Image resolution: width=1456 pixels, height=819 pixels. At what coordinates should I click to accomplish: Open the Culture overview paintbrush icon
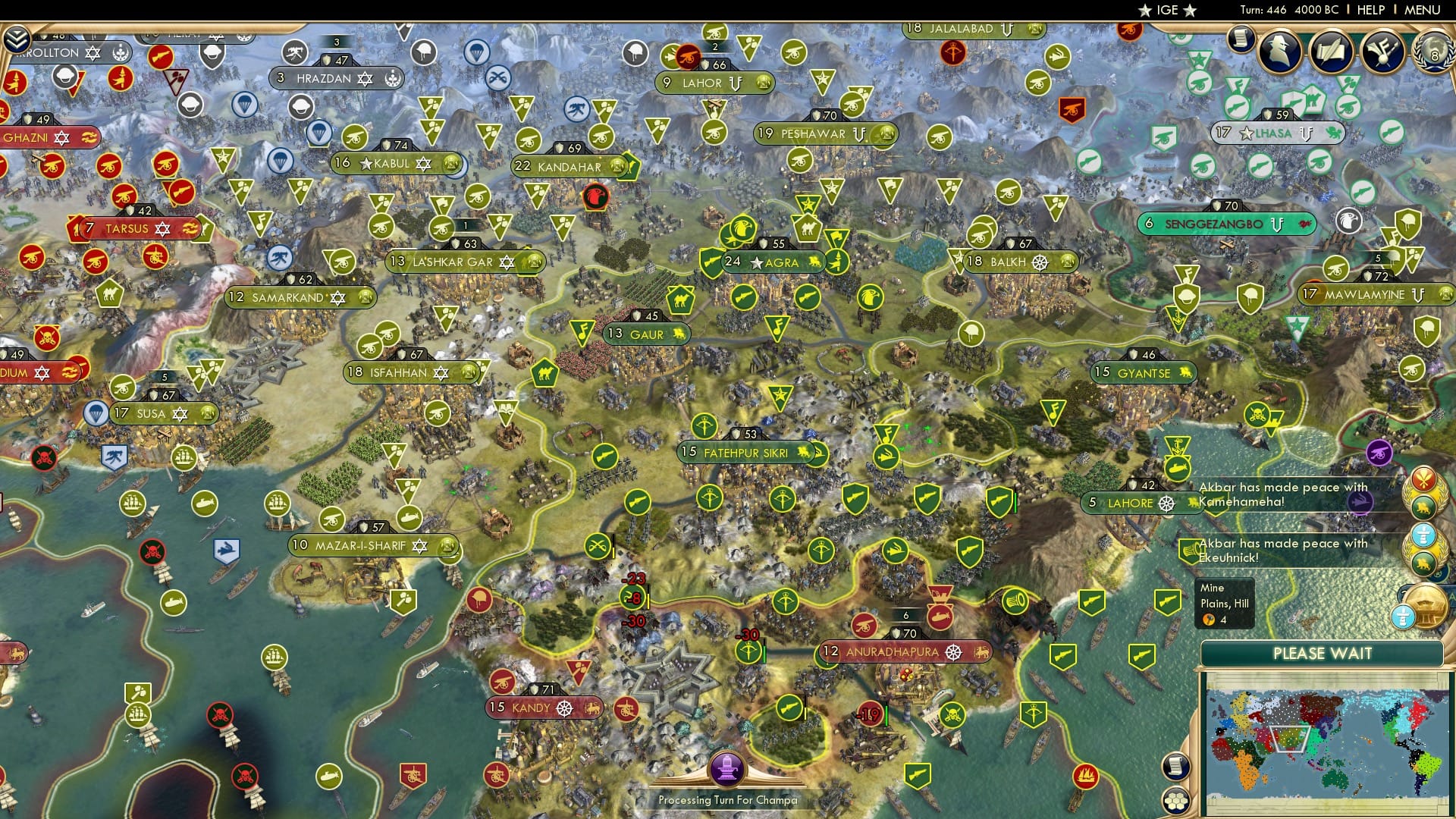[1383, 52]
